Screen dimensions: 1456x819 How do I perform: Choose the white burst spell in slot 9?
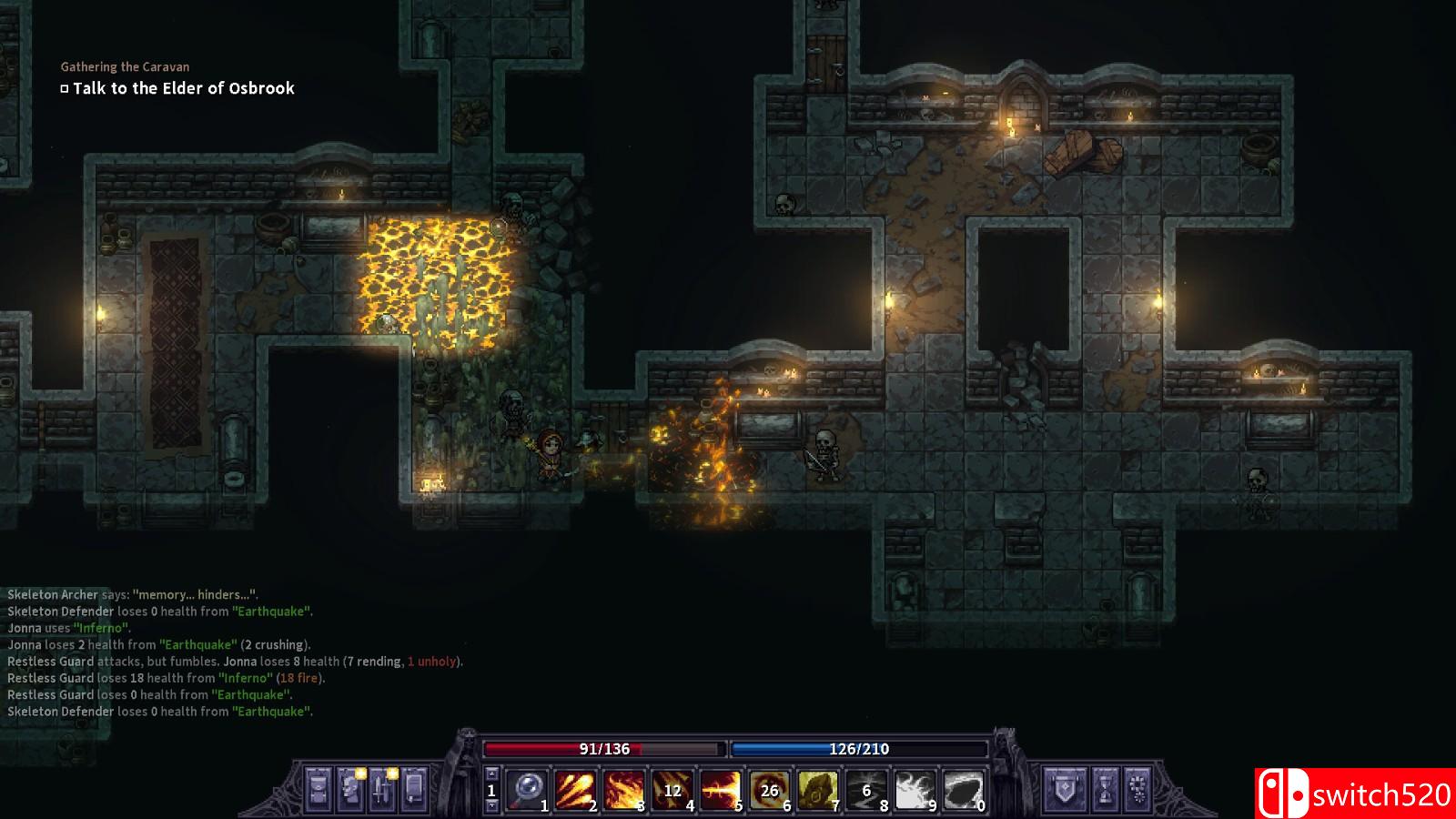pos(915,790)
